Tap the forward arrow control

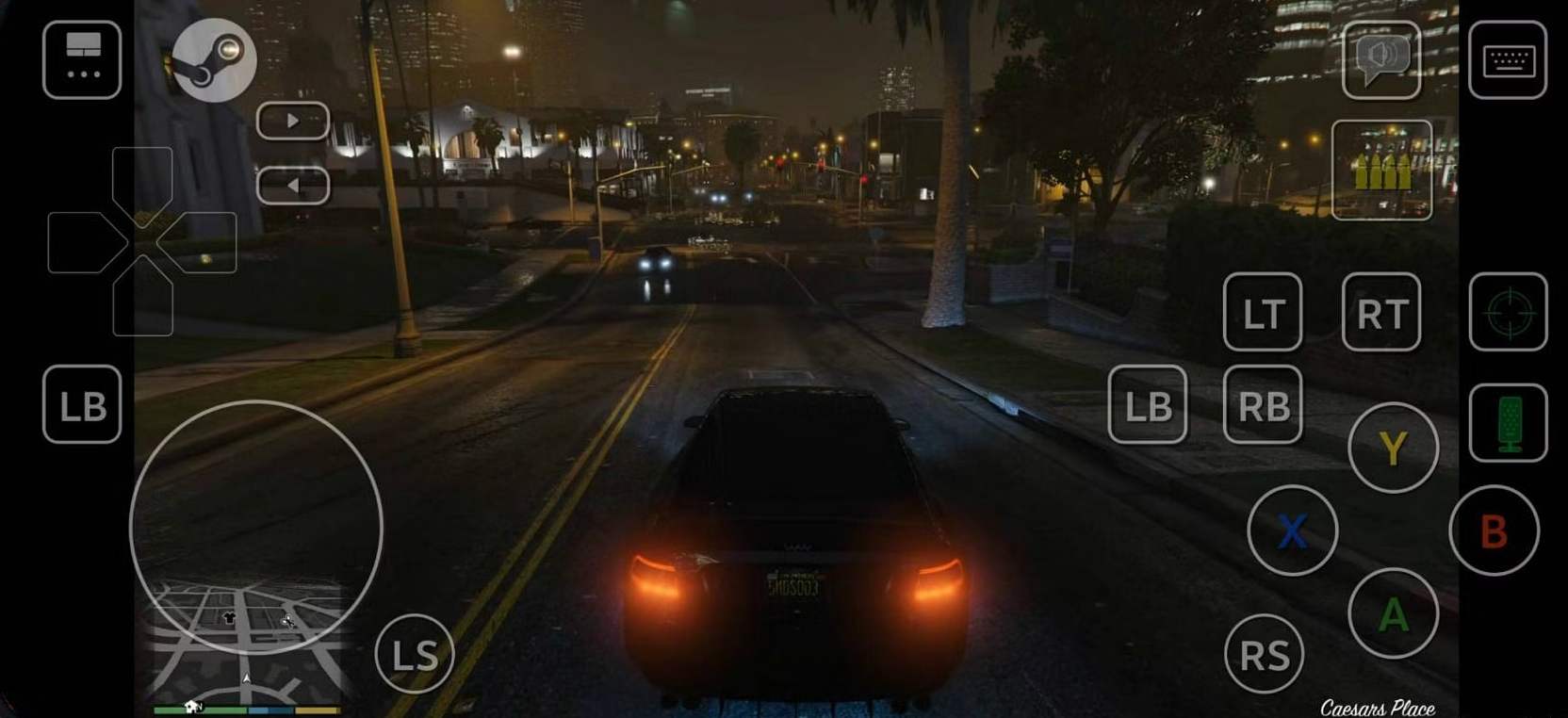pos(293,121)
